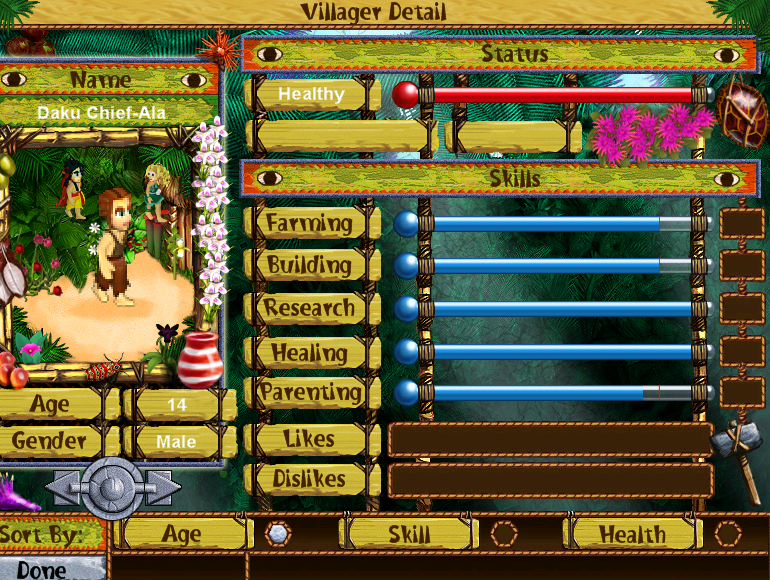This screenshot has width=770, height=580.
Task: Sort villagers by Age using its hexagon
Action: pos(278,534)
